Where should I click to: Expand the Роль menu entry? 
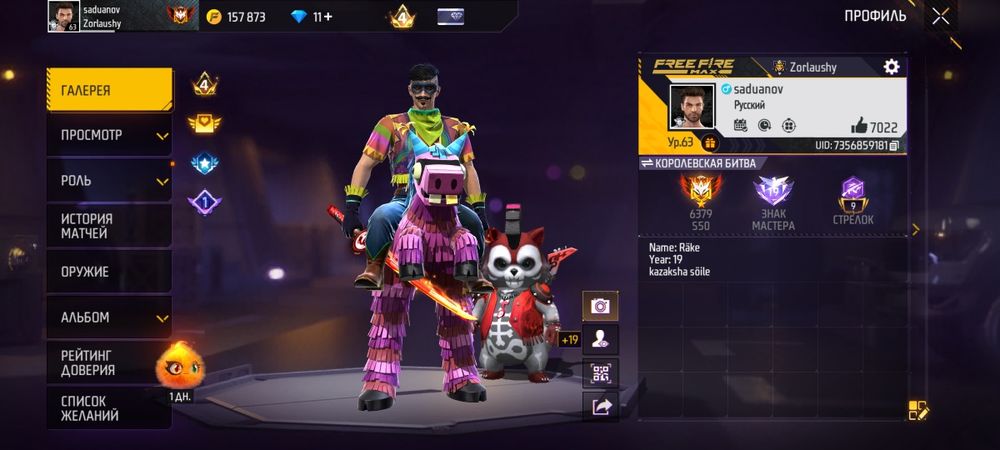coord(108,181)
